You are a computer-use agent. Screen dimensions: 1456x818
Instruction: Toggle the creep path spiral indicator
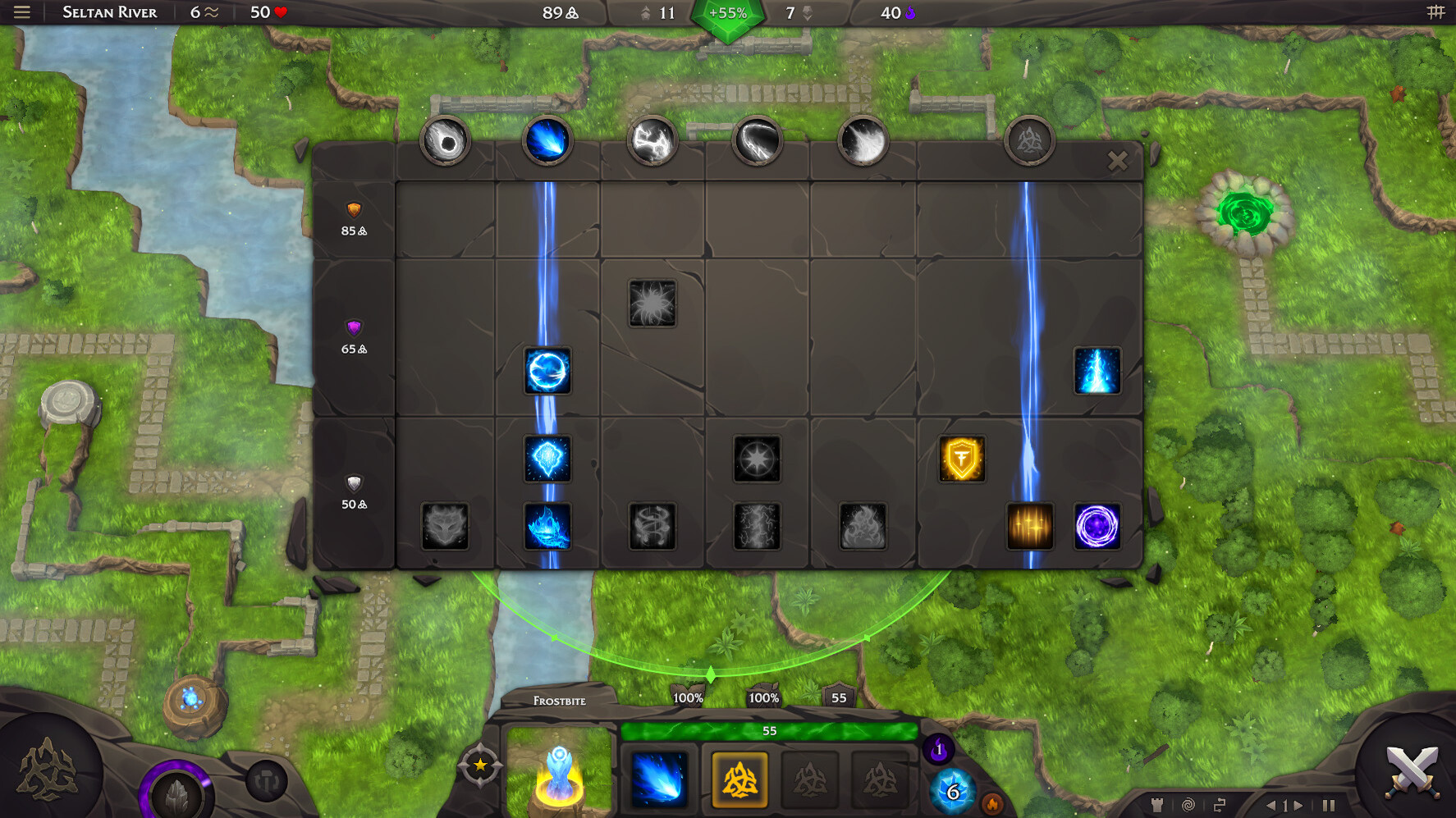tap(1188, 805)
